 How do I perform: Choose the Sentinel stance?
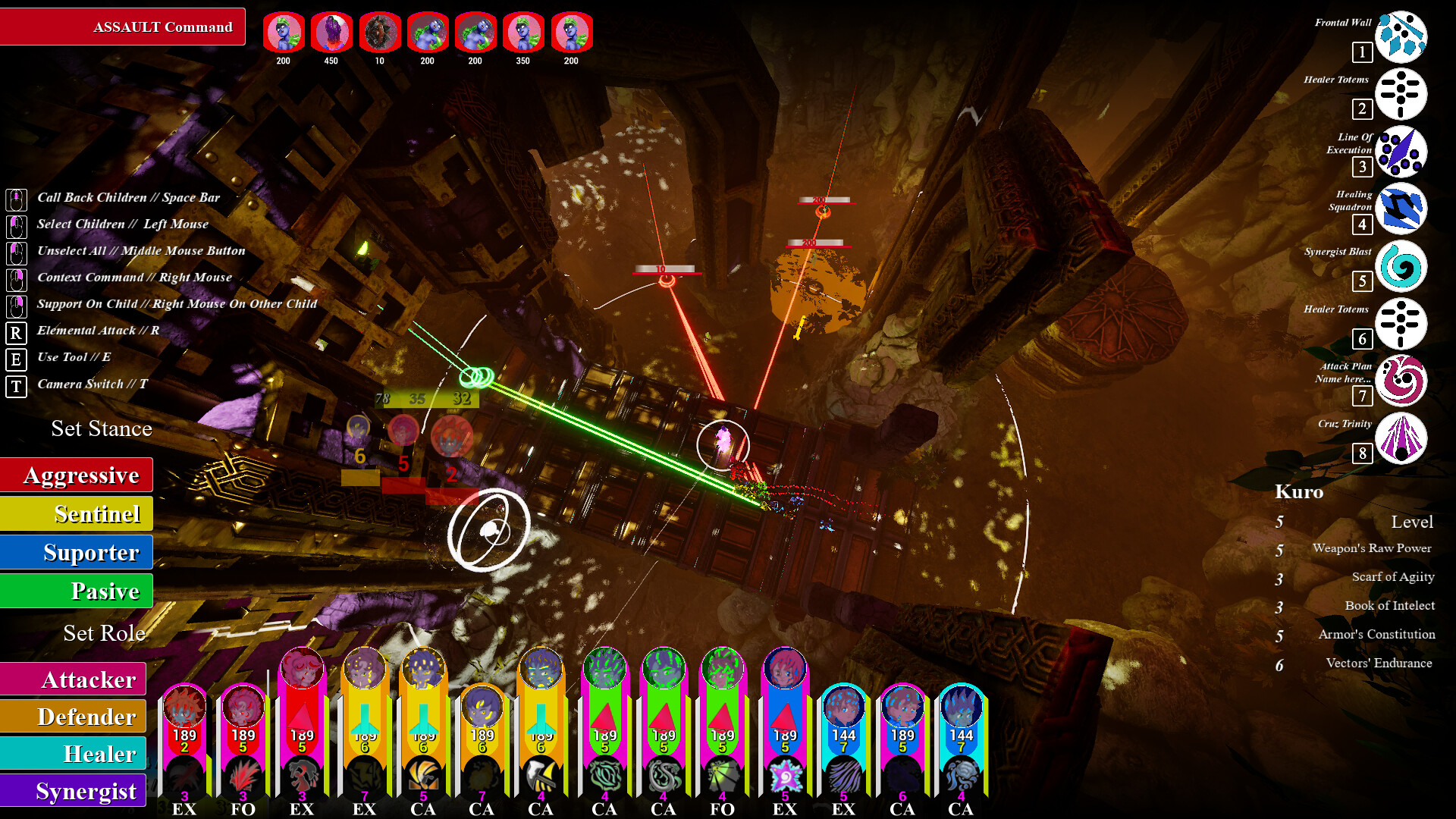pos(77,514)
